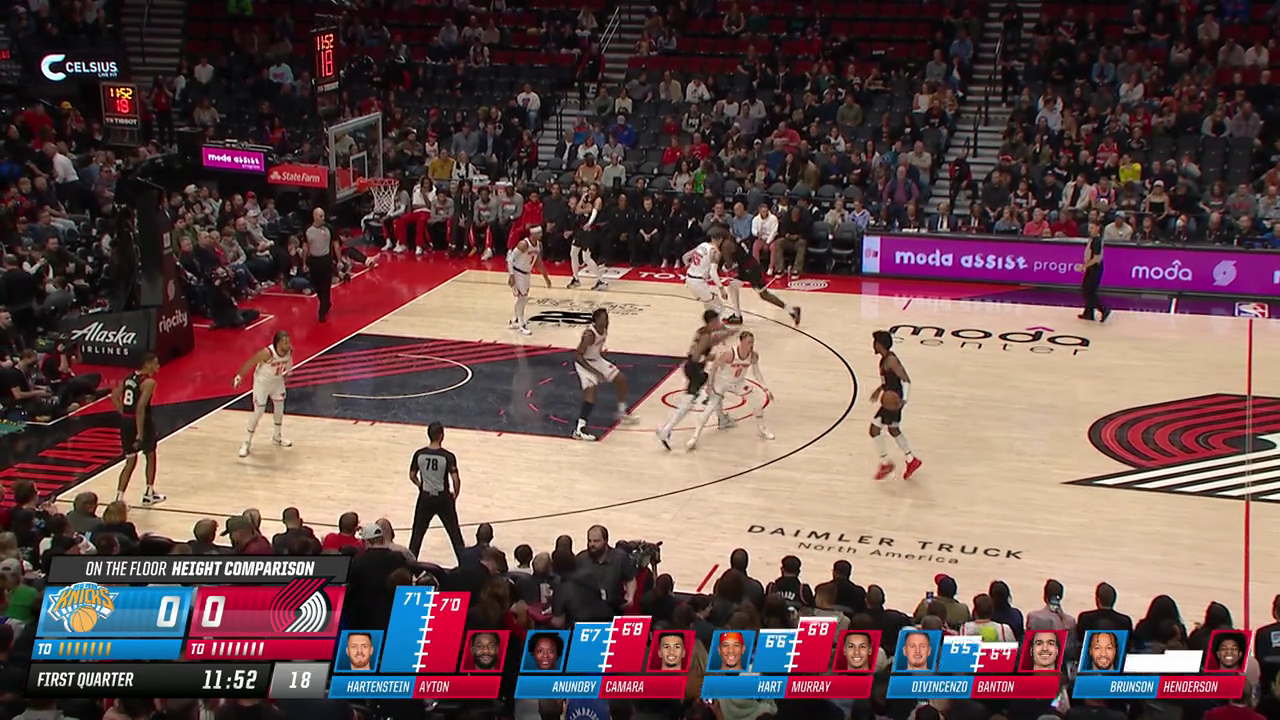Viewport: 1280px width, 720px height.
Task: Pick DiVincenzo's player portrait
Action: (917, 651)
